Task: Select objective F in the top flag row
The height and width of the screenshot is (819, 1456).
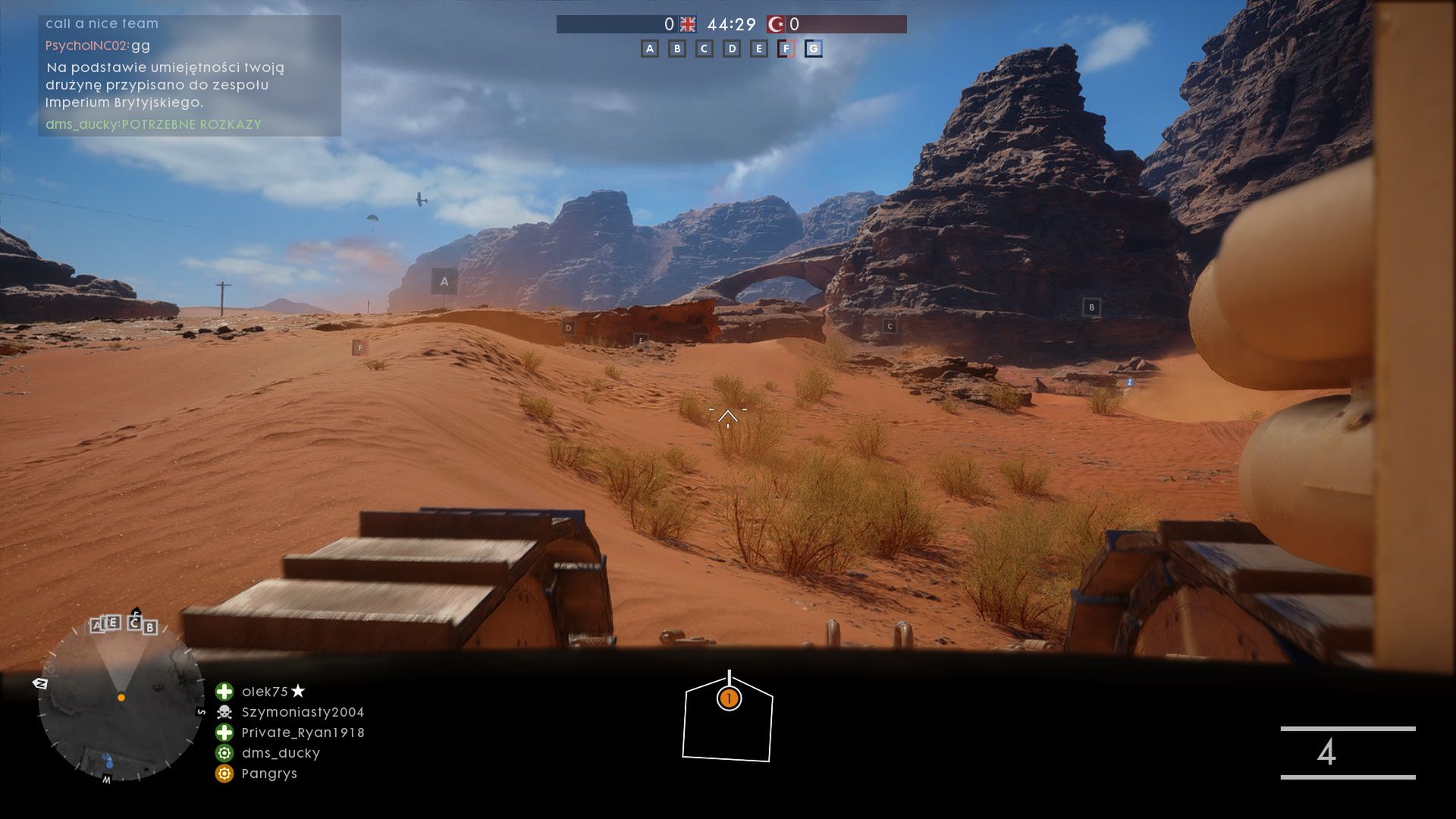Action: 786,49
